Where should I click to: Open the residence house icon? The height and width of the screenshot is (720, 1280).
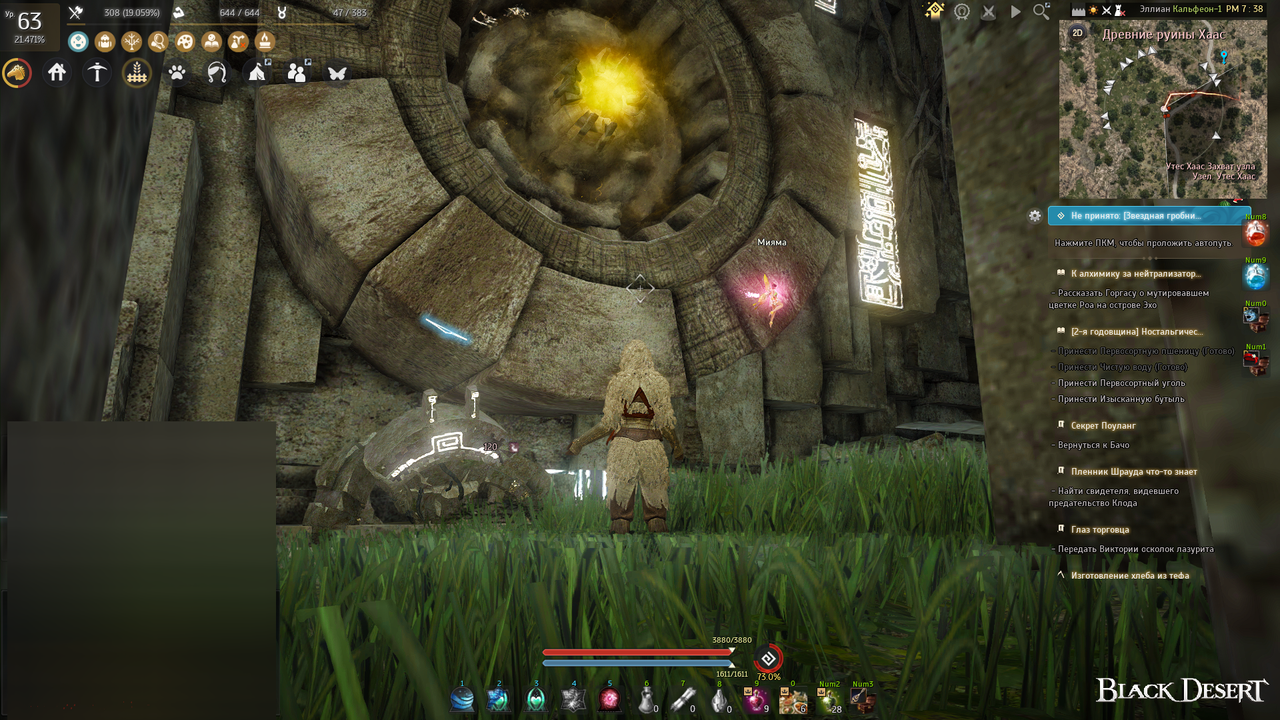tap(57, 72)
